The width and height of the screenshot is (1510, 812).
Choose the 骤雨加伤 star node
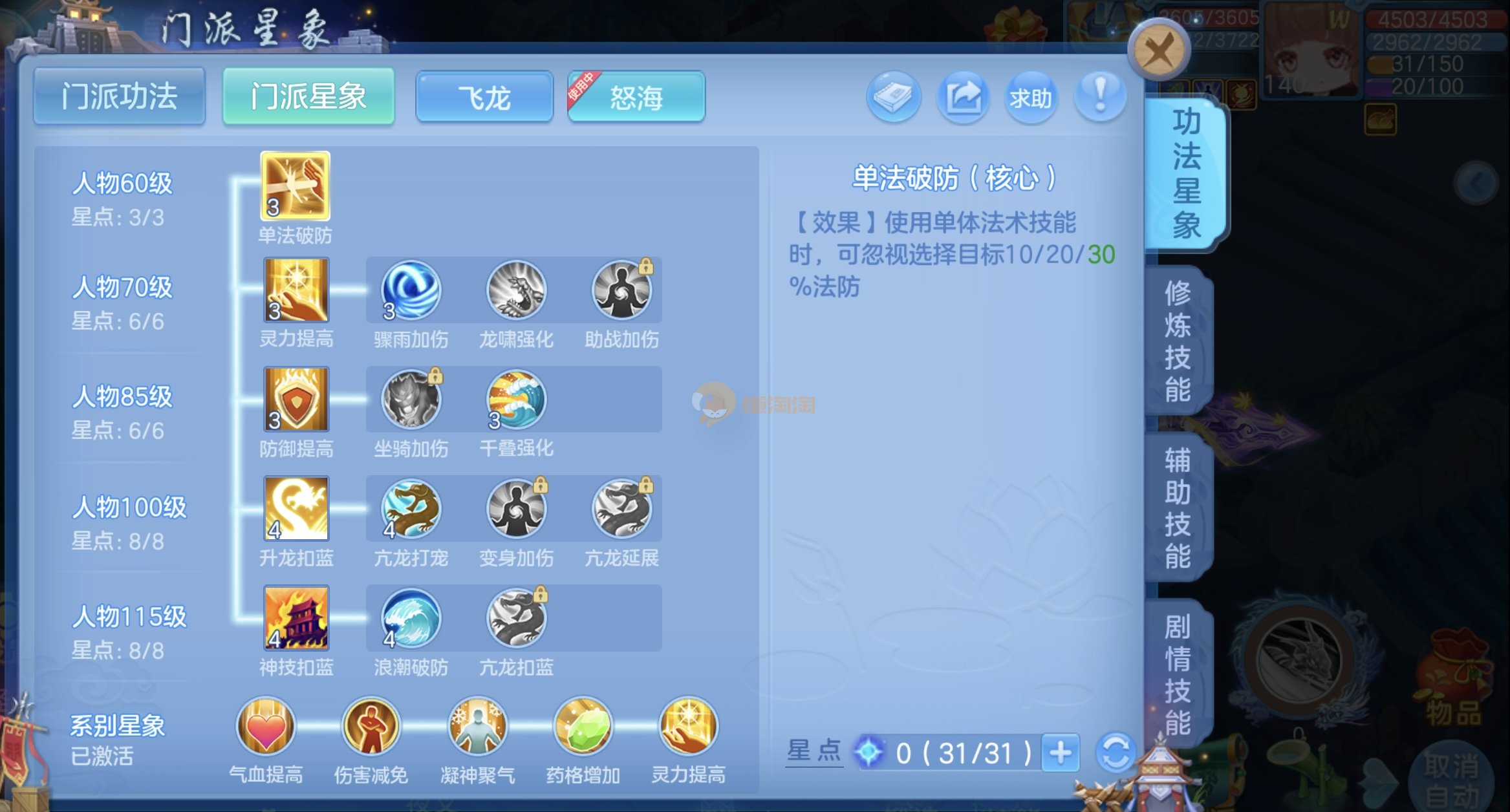pyautogui.click(x=411, y=290)
